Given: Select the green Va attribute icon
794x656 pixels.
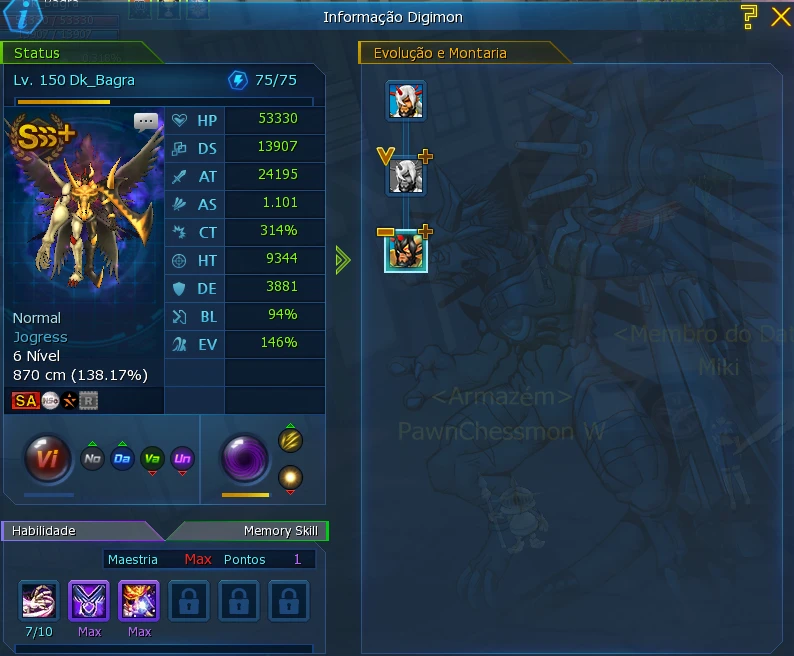Looking at the screenshot, I should pyautogui.click(x=152, y=460).
